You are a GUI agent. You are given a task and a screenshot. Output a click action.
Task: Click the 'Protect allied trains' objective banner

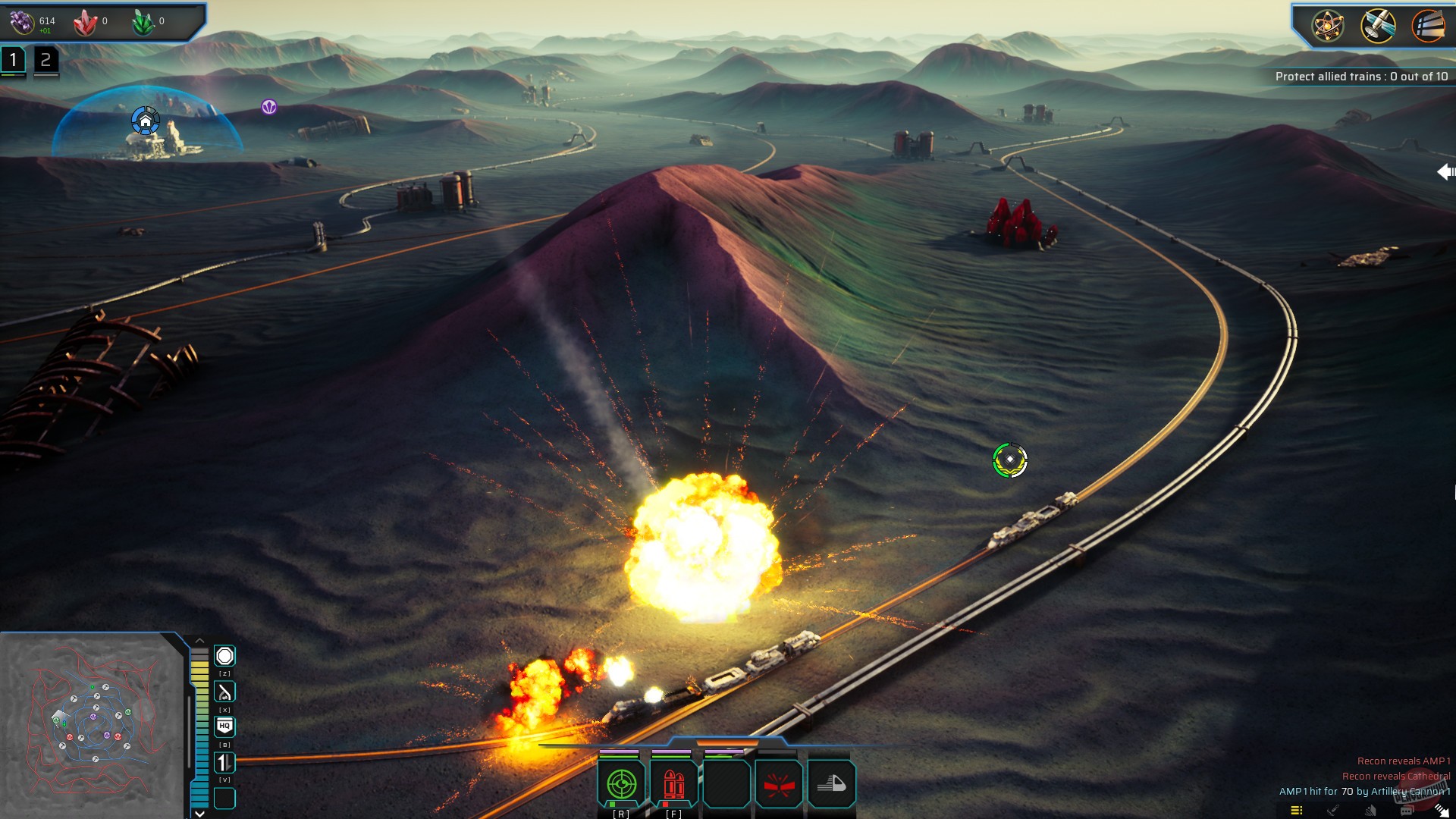click(x=1361, y=76)
